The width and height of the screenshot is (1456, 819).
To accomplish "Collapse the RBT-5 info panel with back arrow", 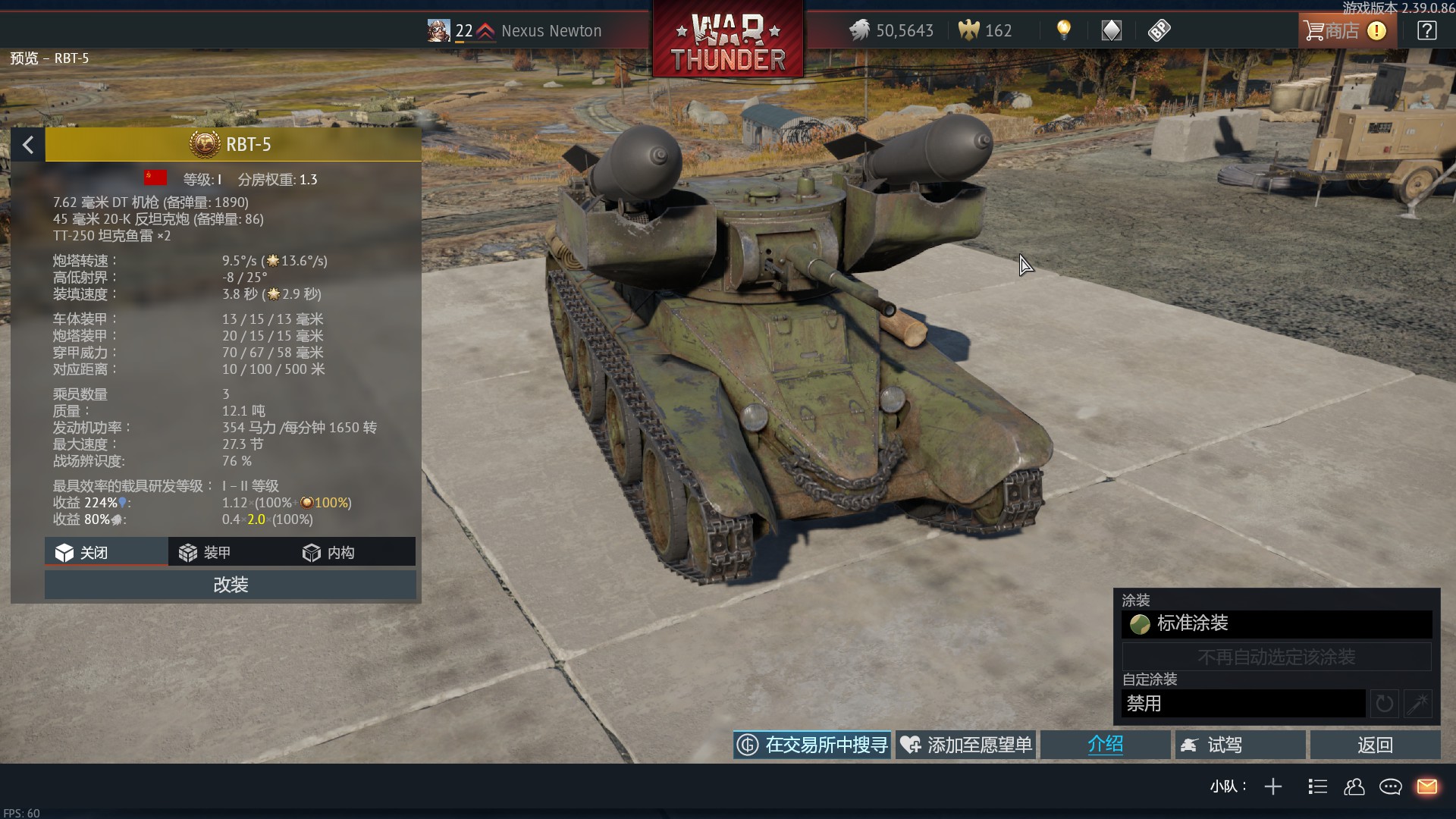I will point(28,145).
